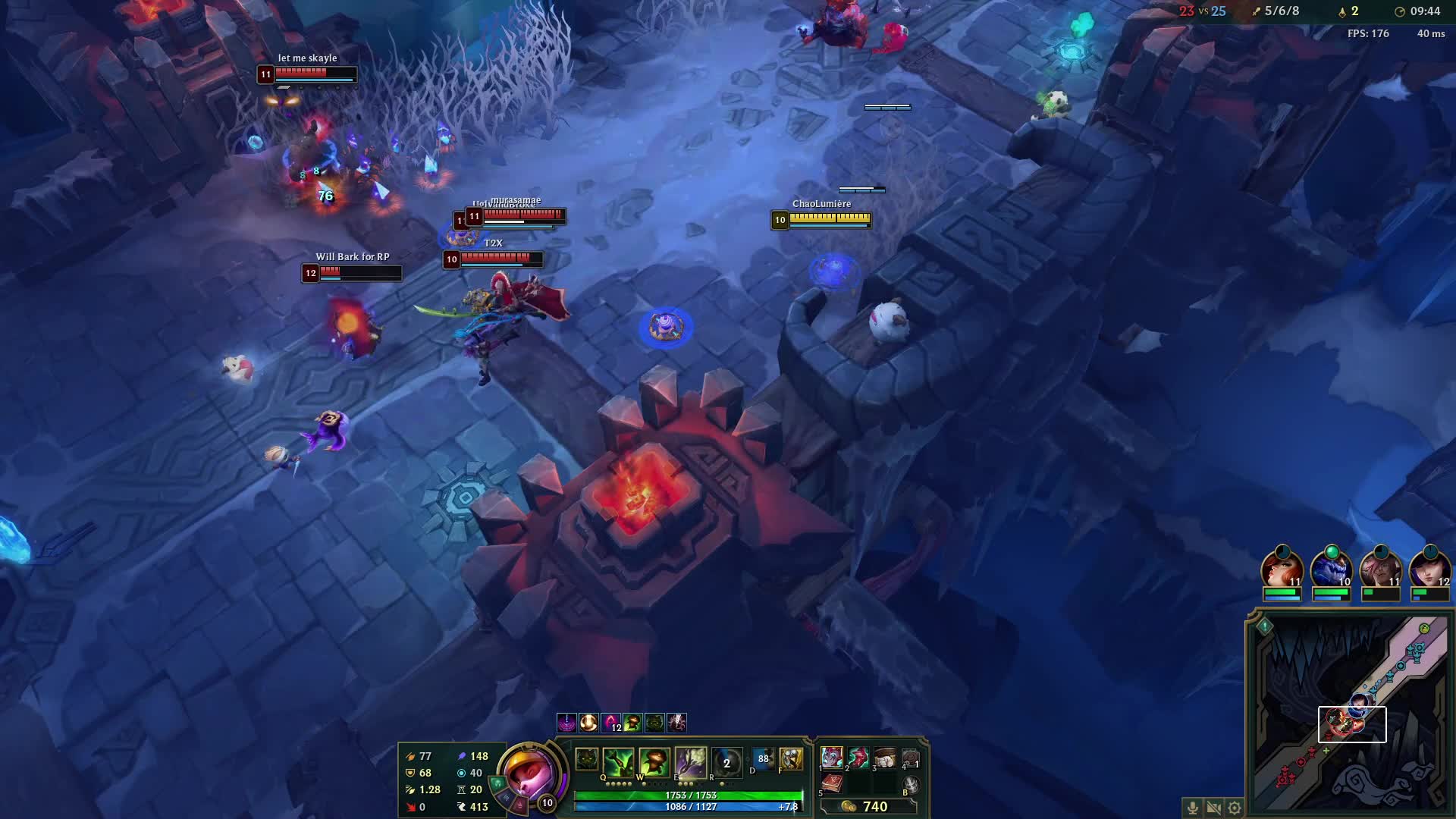Select the pink-haired ally portrait
This screenshot has height=819, width=1456.
[x=1380, y=570]
